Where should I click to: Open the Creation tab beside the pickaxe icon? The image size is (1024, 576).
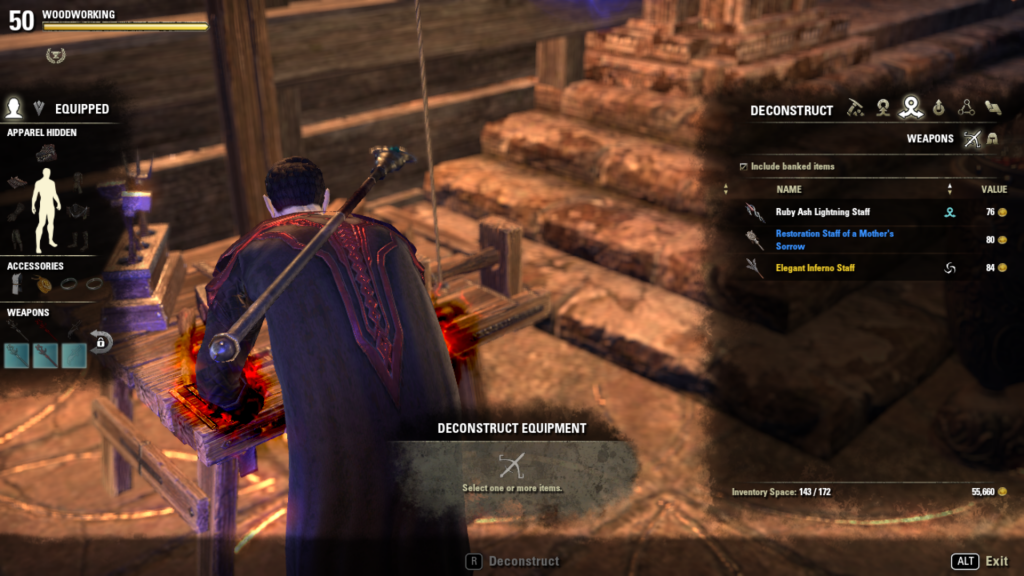(883, 109)
